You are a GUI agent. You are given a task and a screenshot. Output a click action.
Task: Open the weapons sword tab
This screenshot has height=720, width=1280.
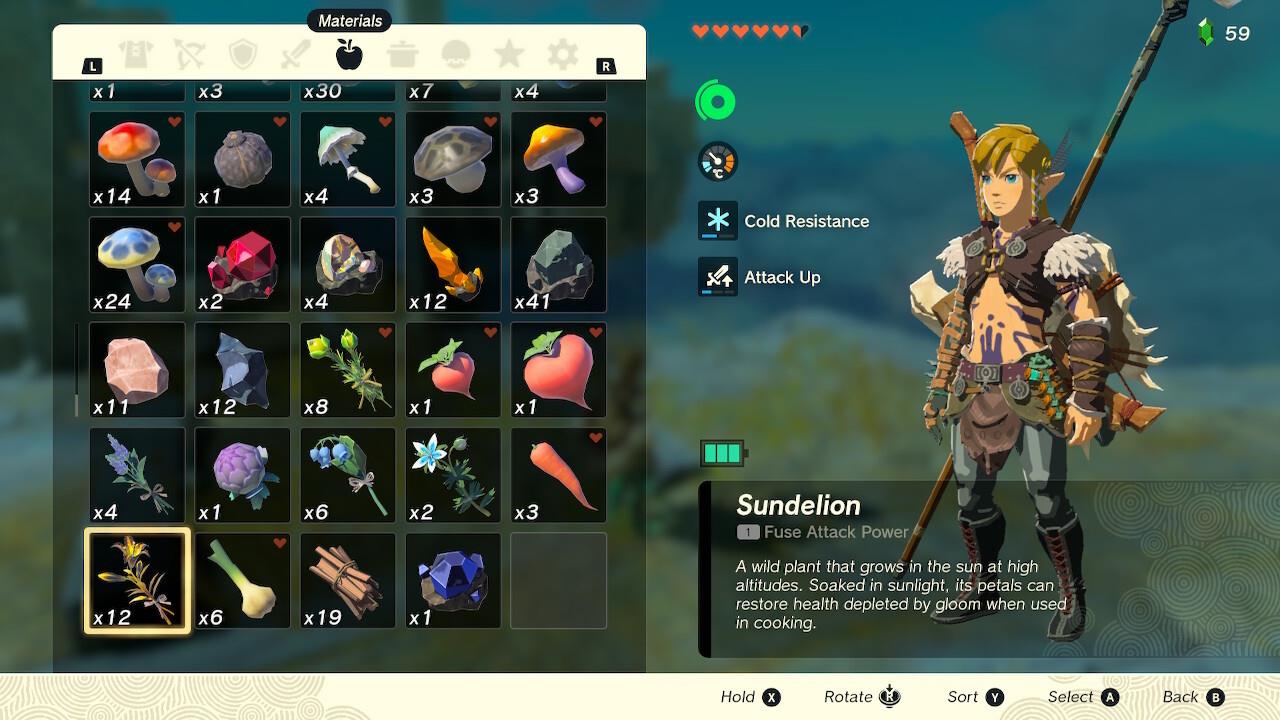click(296, 54)
